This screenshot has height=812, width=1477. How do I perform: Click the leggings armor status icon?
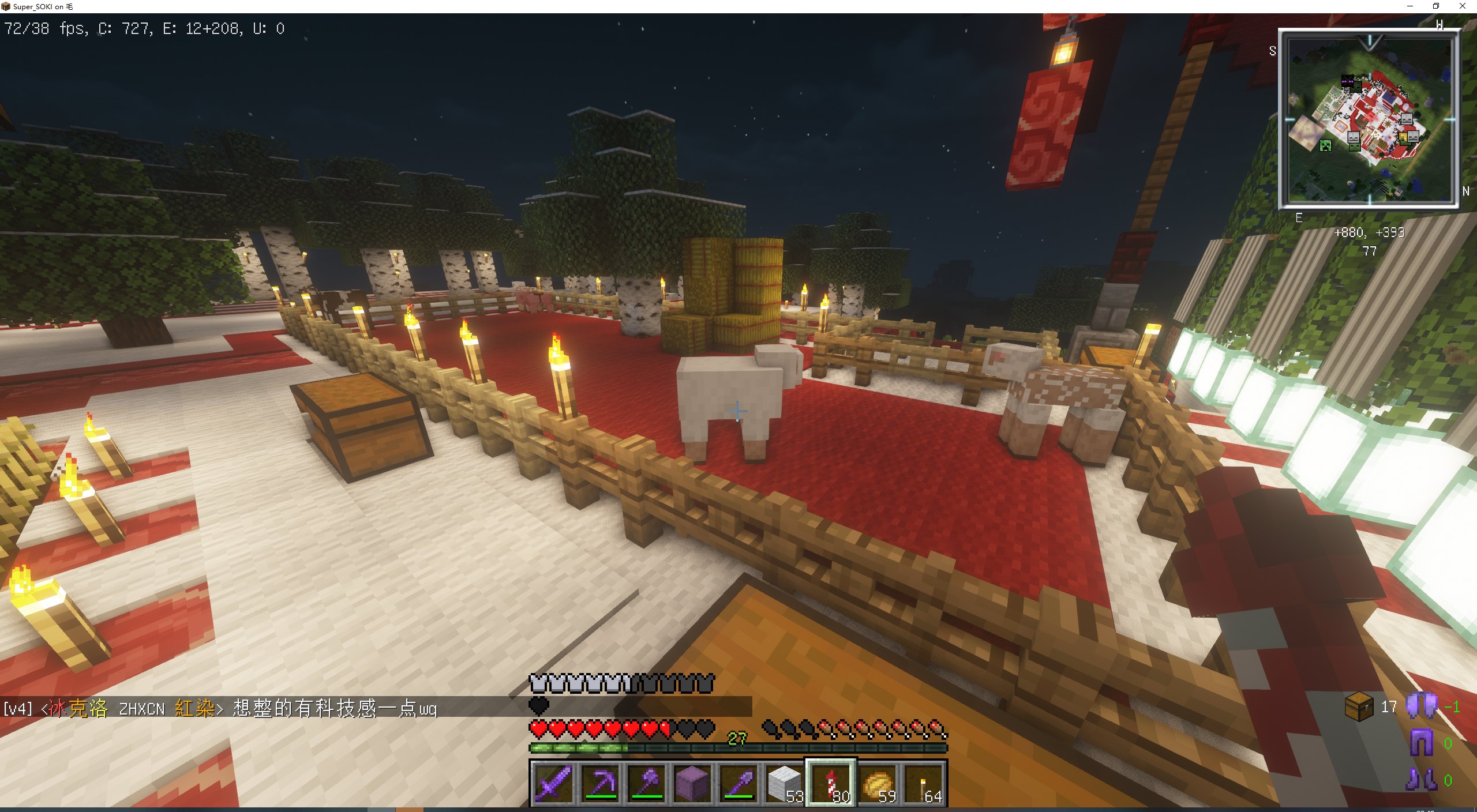click(x=1421, y=743)
